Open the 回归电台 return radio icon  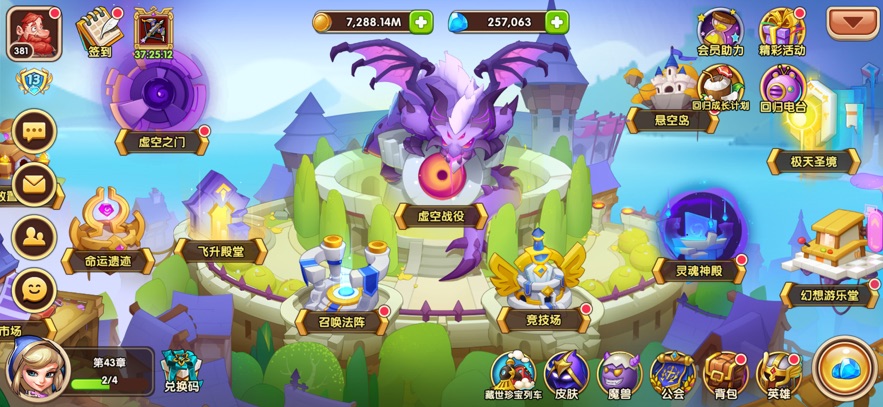[x=782, y=86]
